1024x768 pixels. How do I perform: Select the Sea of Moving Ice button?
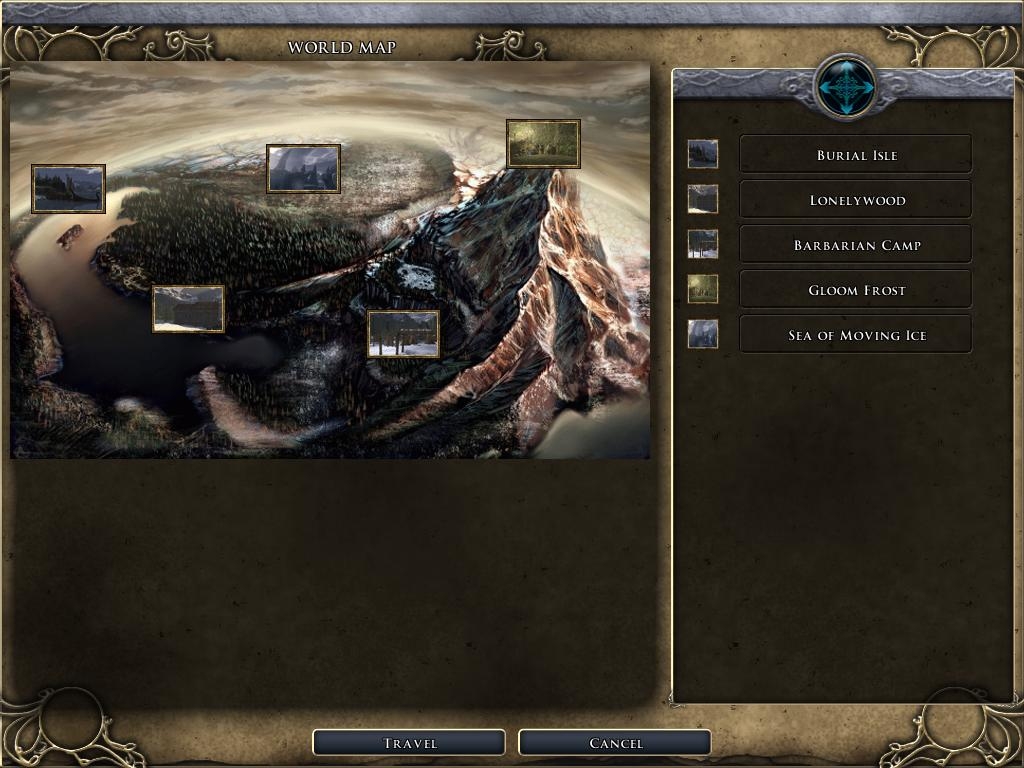[x=855, y=335]
